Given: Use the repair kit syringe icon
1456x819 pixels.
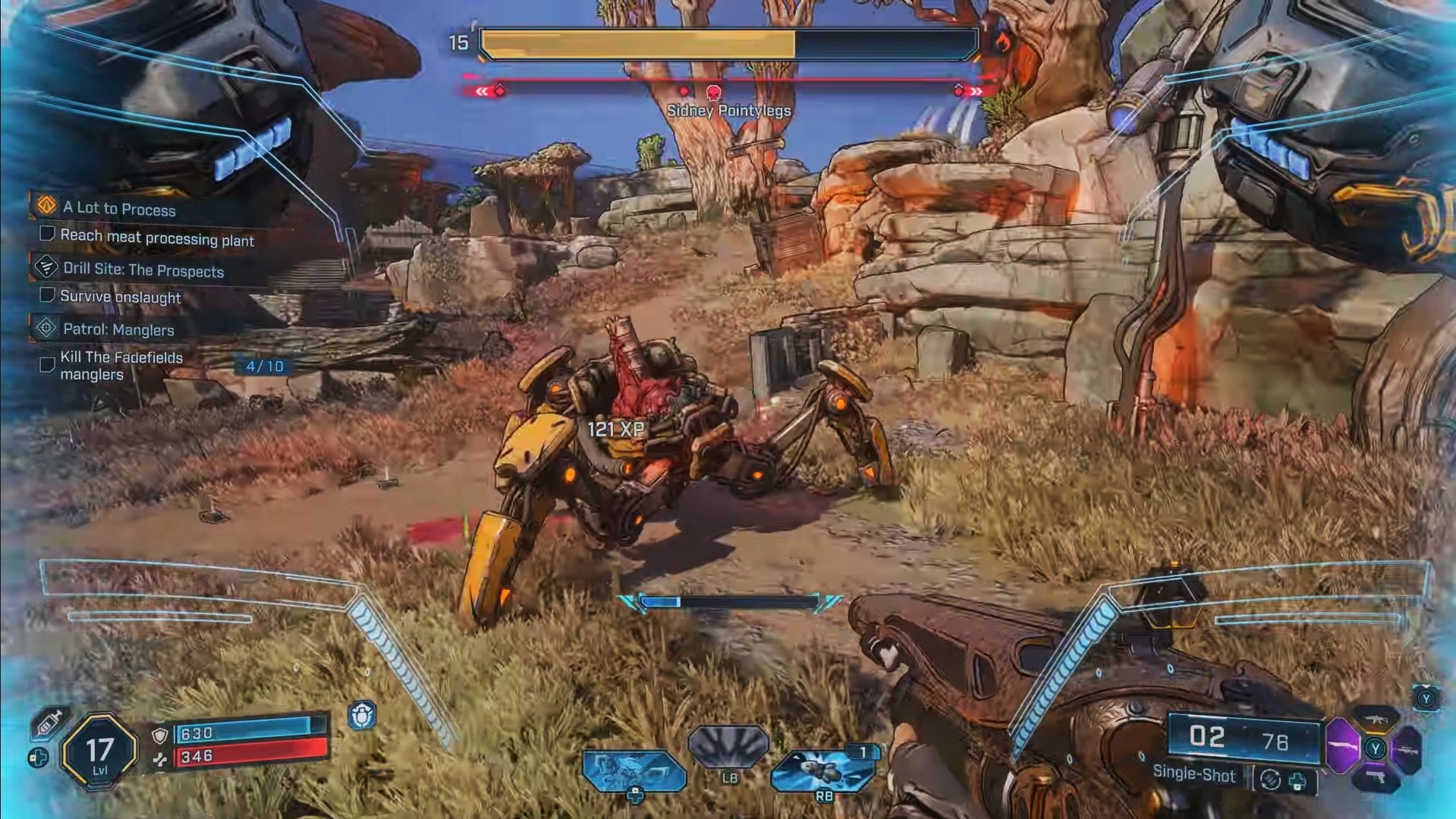Looking at the screenshot, I should tap(49, 723).
